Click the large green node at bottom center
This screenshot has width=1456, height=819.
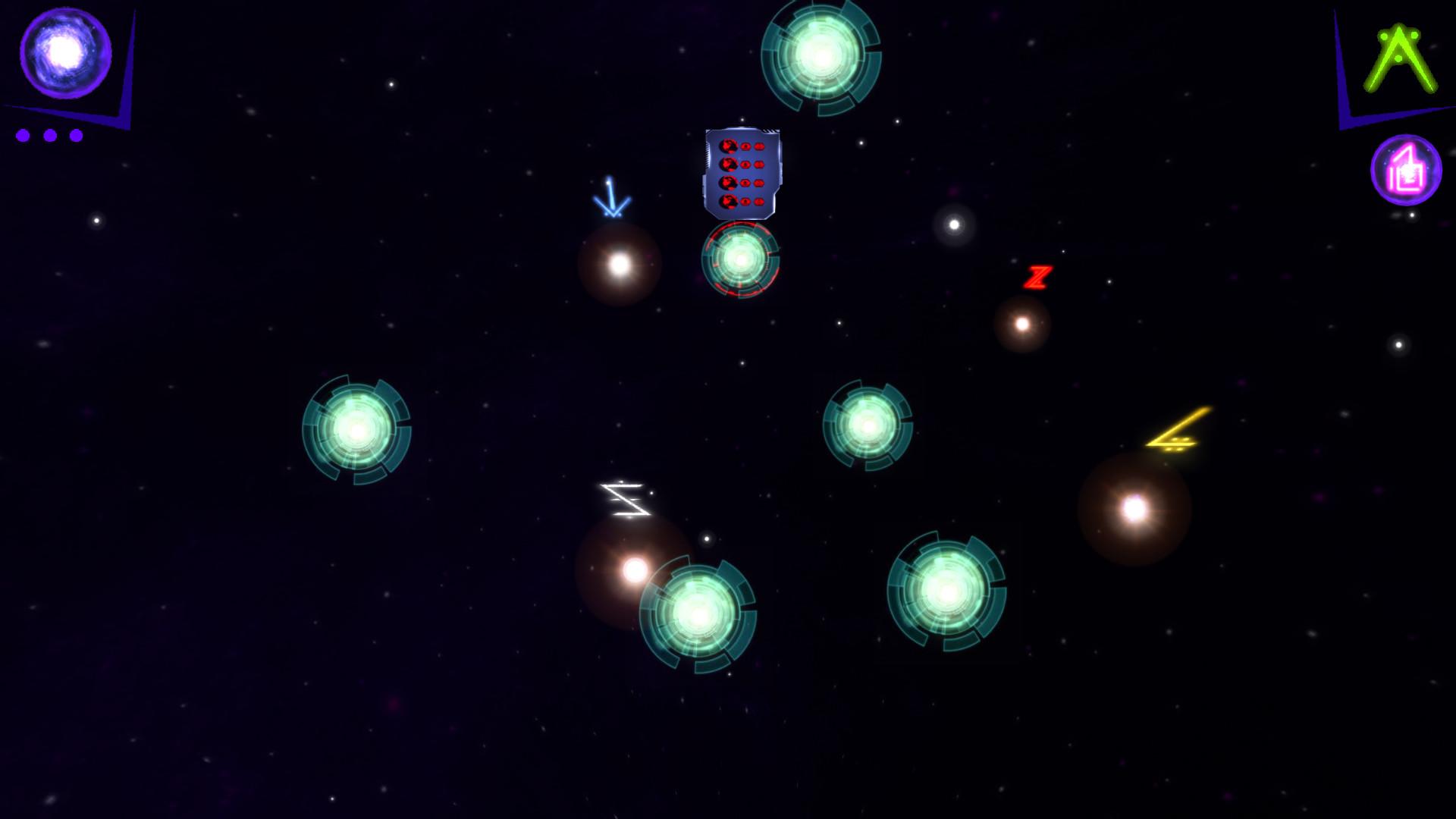699,616
